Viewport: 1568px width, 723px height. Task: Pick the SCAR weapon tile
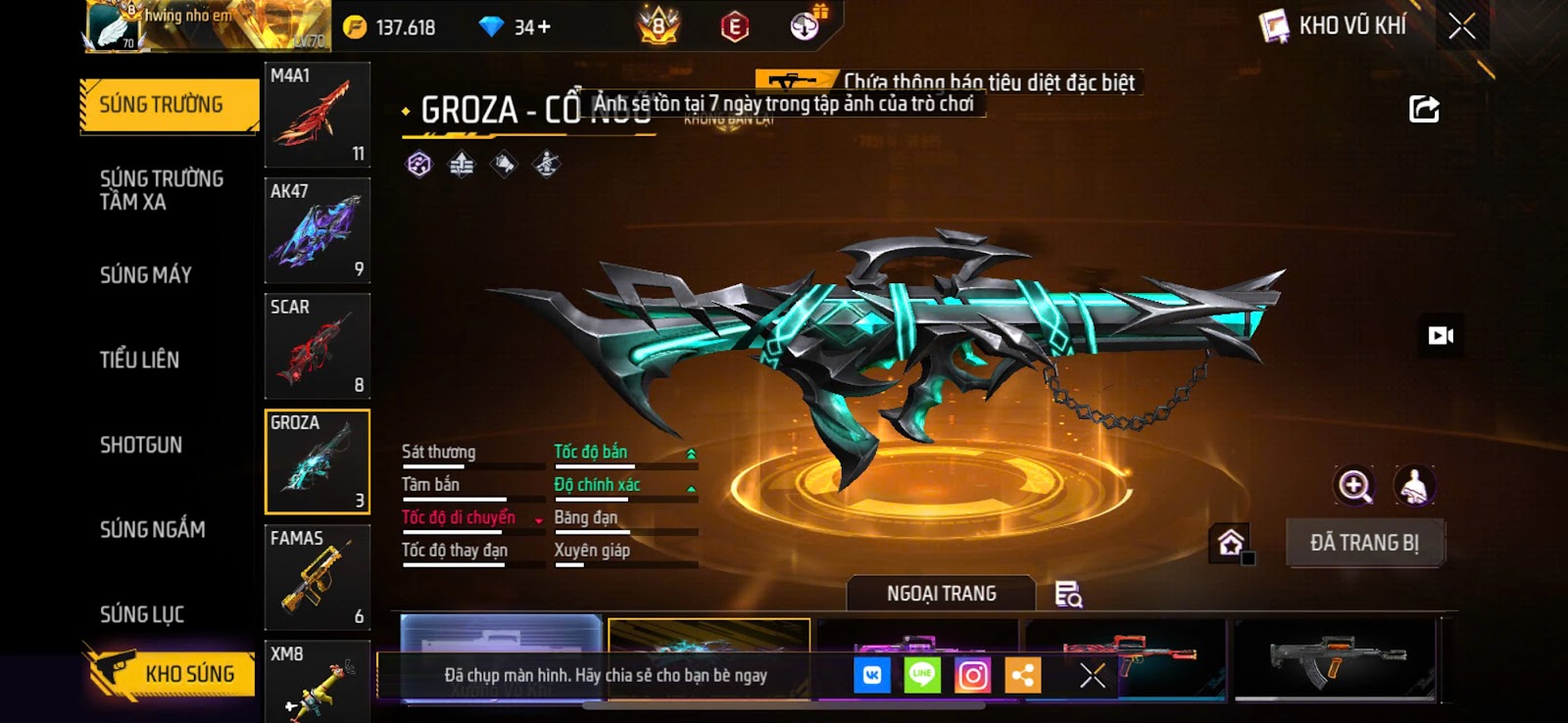pyautogui.click(x=318, y=346)
